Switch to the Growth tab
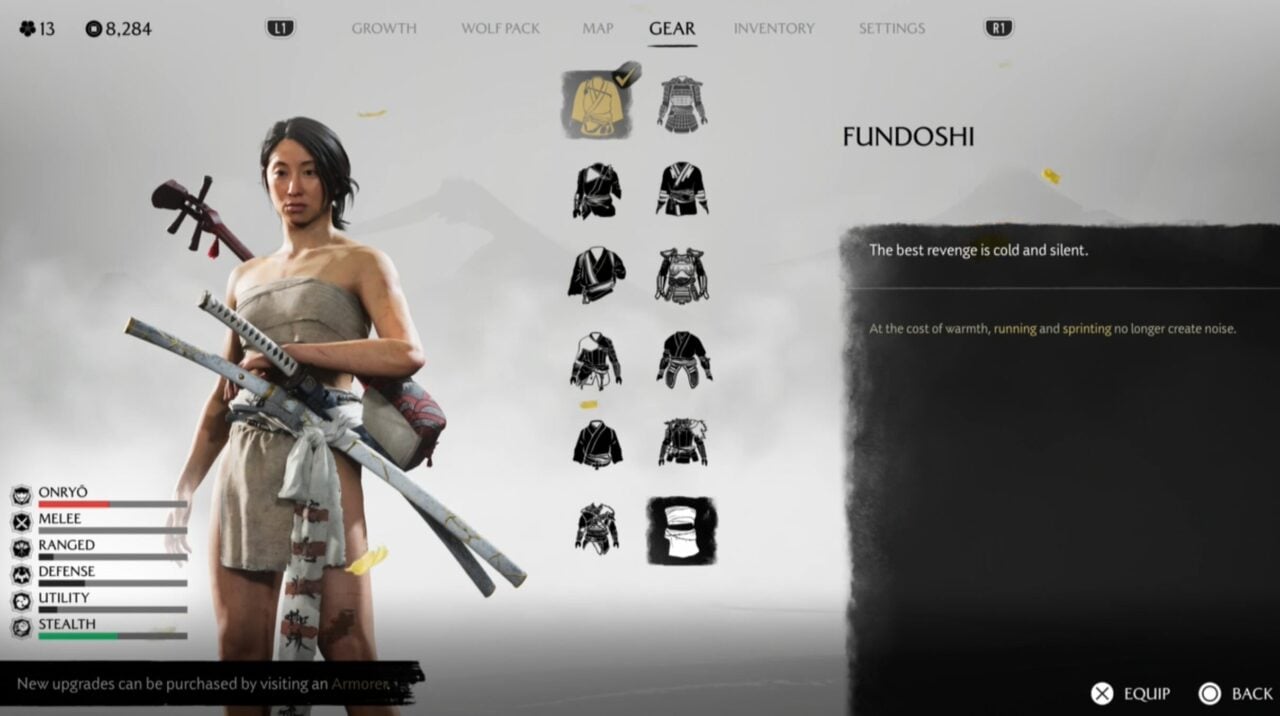 (384, 29)
